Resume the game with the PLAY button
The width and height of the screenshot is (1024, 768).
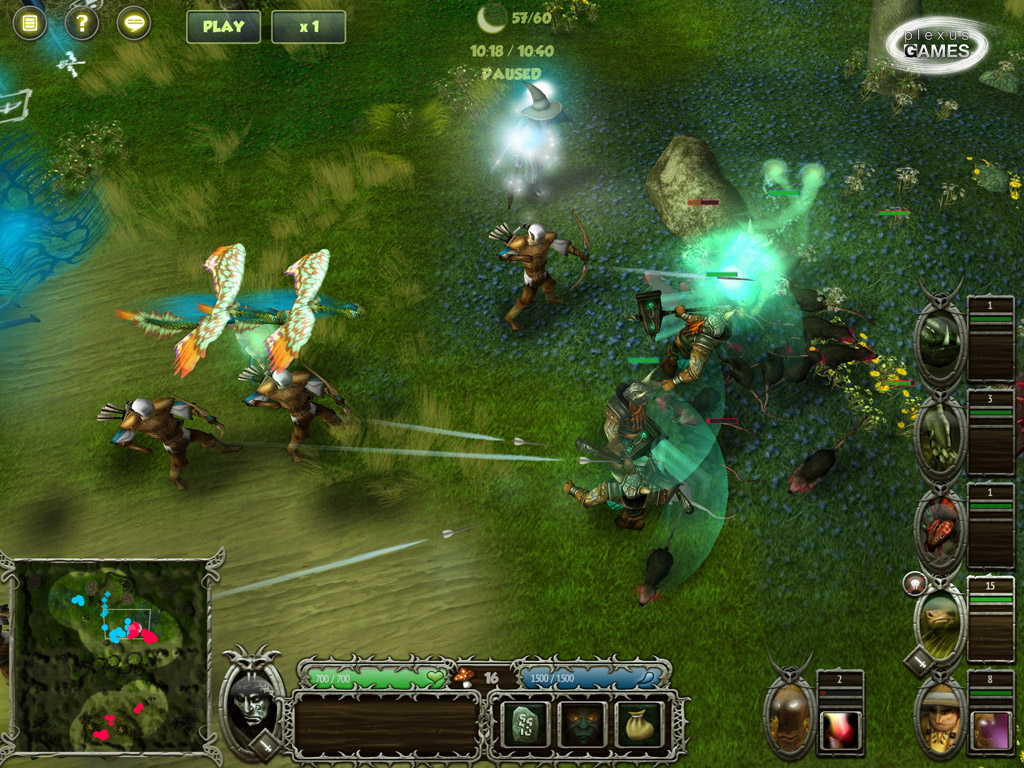(223, 27)
